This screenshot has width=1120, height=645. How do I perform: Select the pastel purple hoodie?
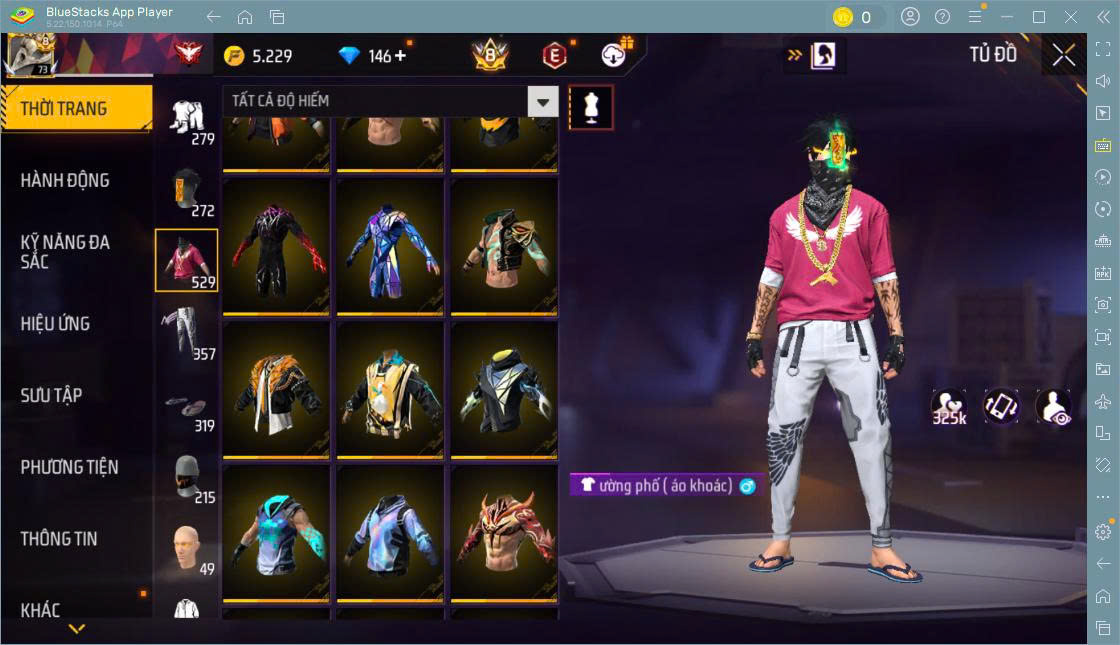click(390, 532)
